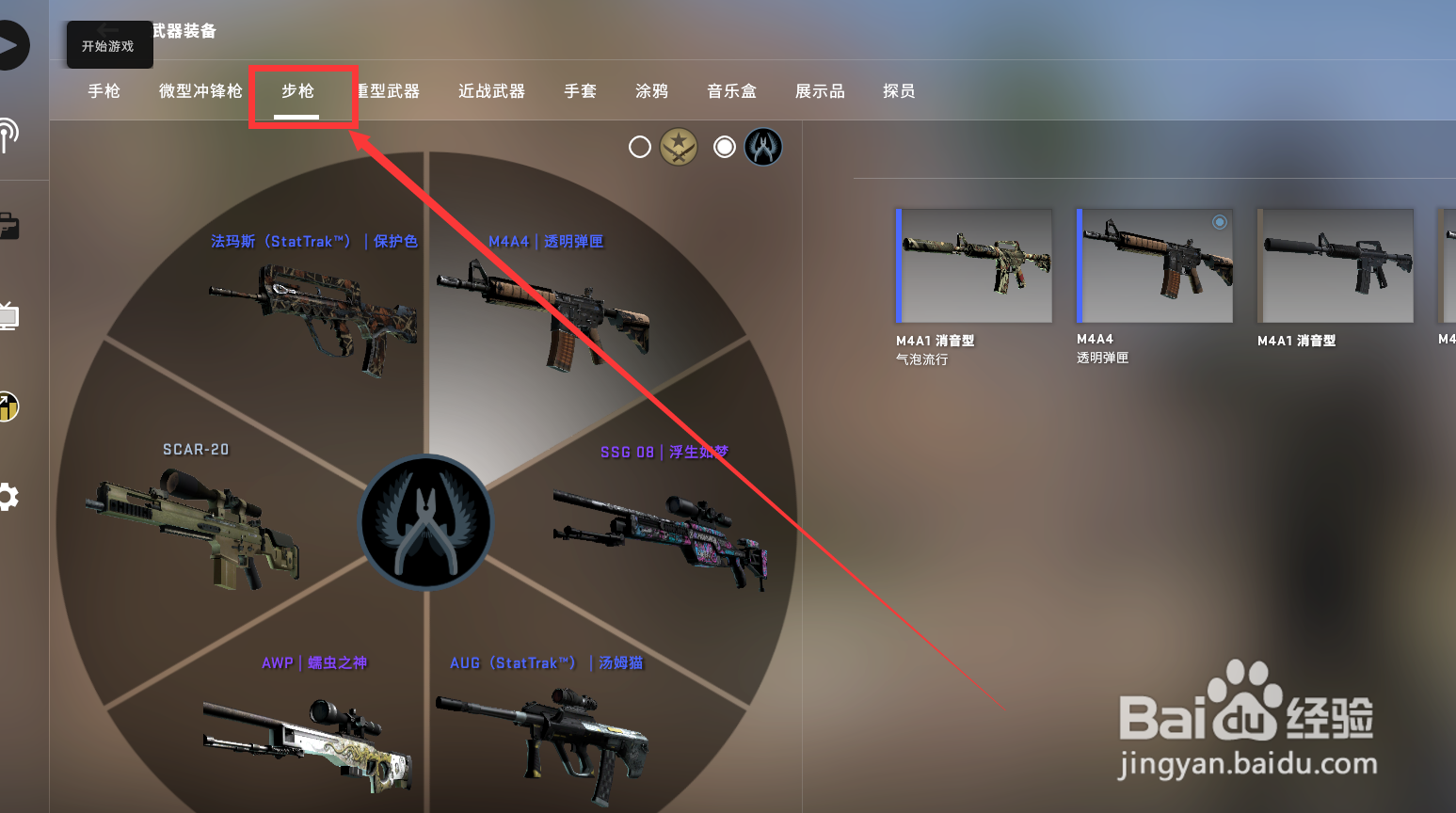The width and height of the screenshot is (1456, 813).
Task: Open the Play menu icon in sidebar
Action: coord(11,44)
